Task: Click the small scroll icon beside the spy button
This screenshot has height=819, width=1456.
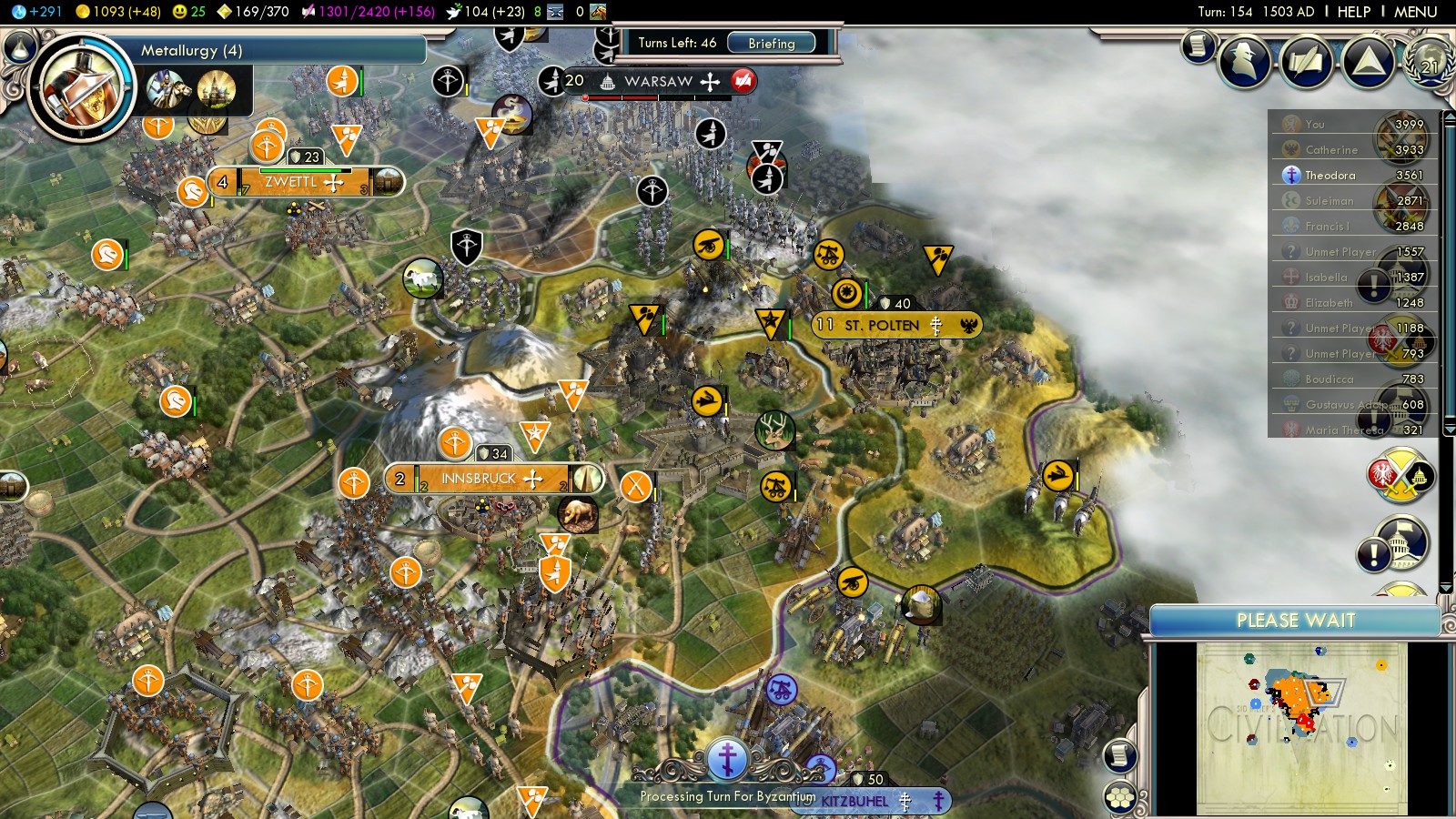Action: [x=1198, y=45]
